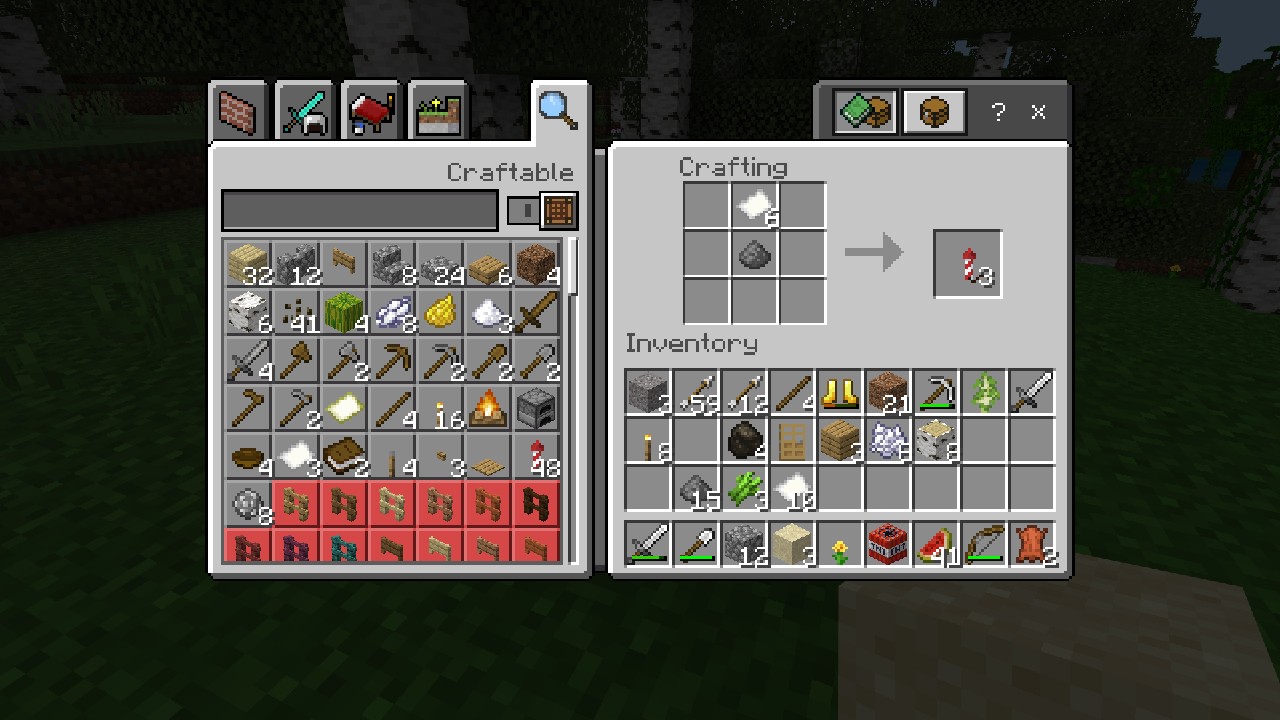Toggle the recipe grid view beside search
1280x720 pixels.
[558, 210]
